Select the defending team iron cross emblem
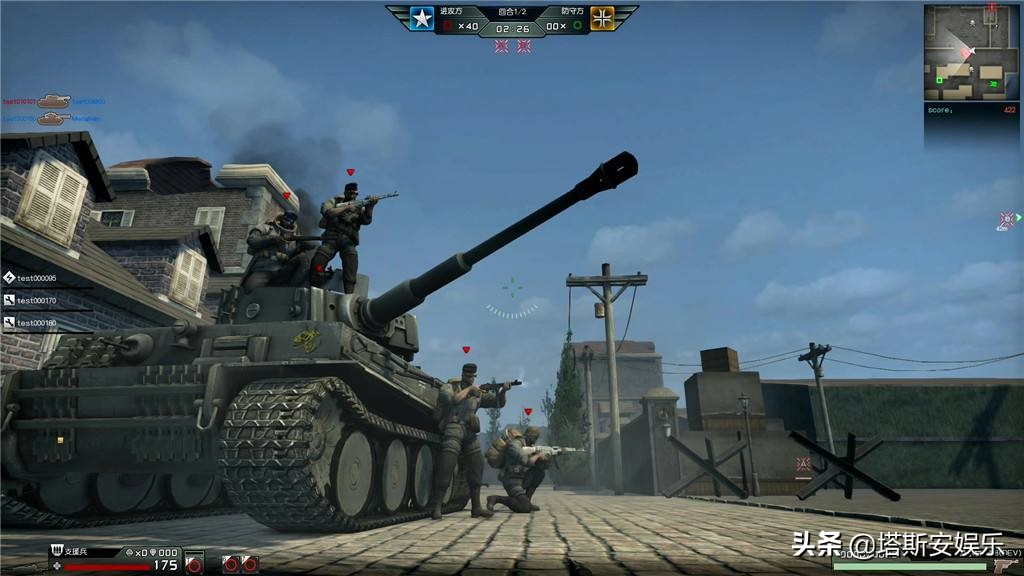This screenshot has width=1024, height=576. [x=602, y=19]
